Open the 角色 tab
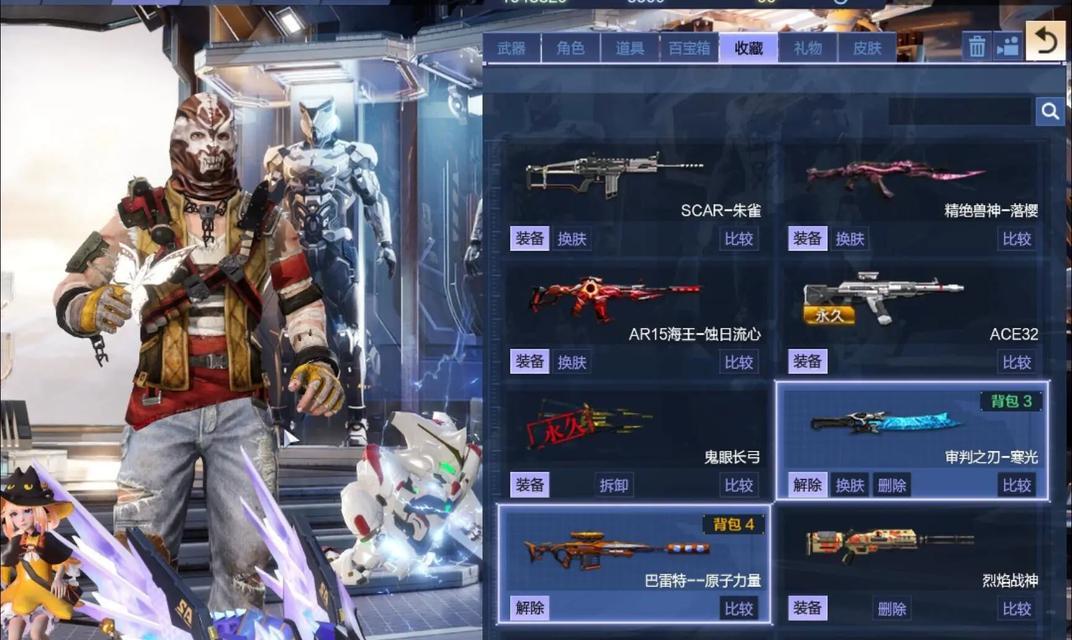Viewport: 1072px width, 640px height. (570, 48)
